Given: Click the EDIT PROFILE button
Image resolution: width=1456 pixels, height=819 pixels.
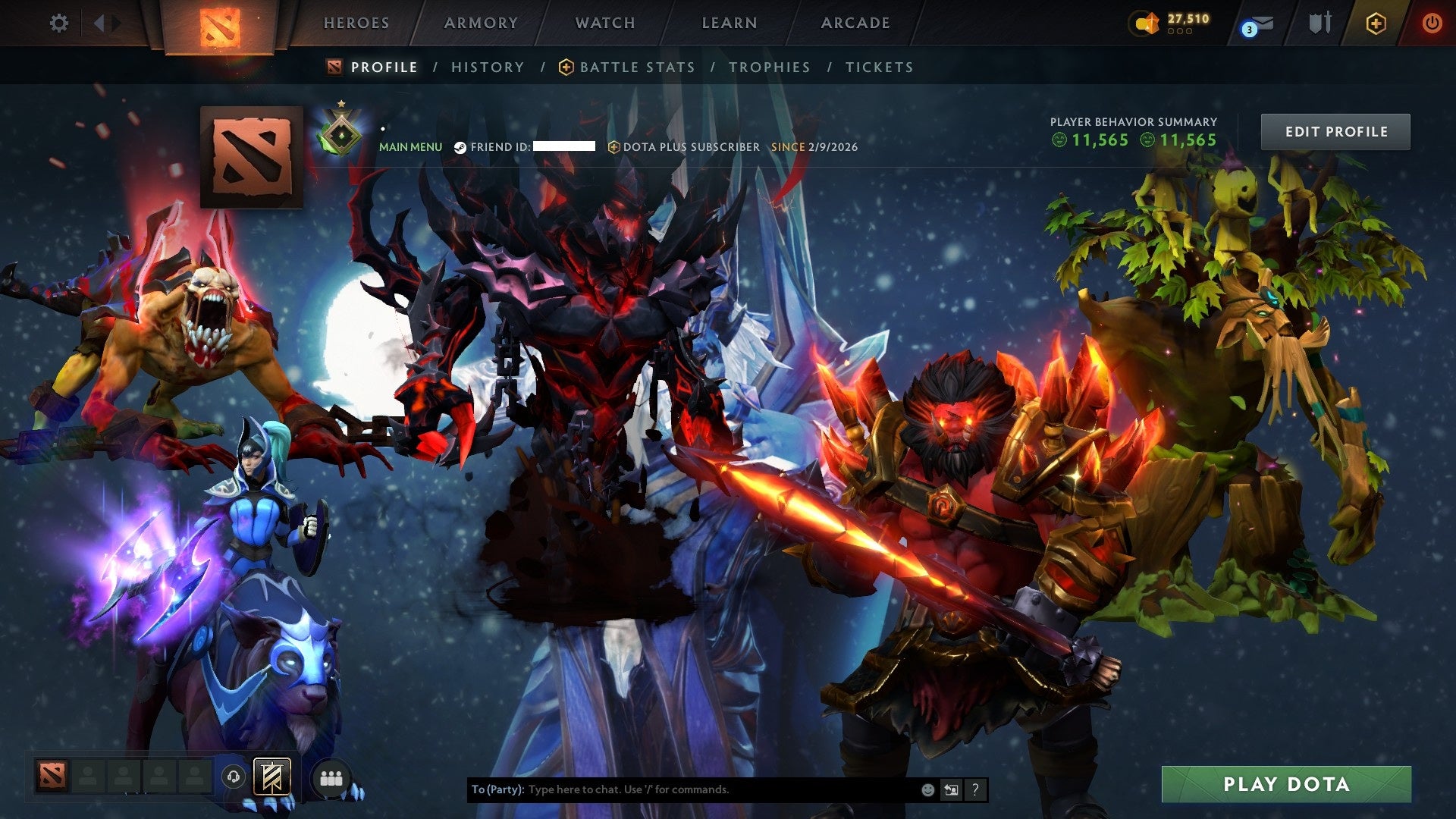Looking at the screenshot, I should [1335, 131].
